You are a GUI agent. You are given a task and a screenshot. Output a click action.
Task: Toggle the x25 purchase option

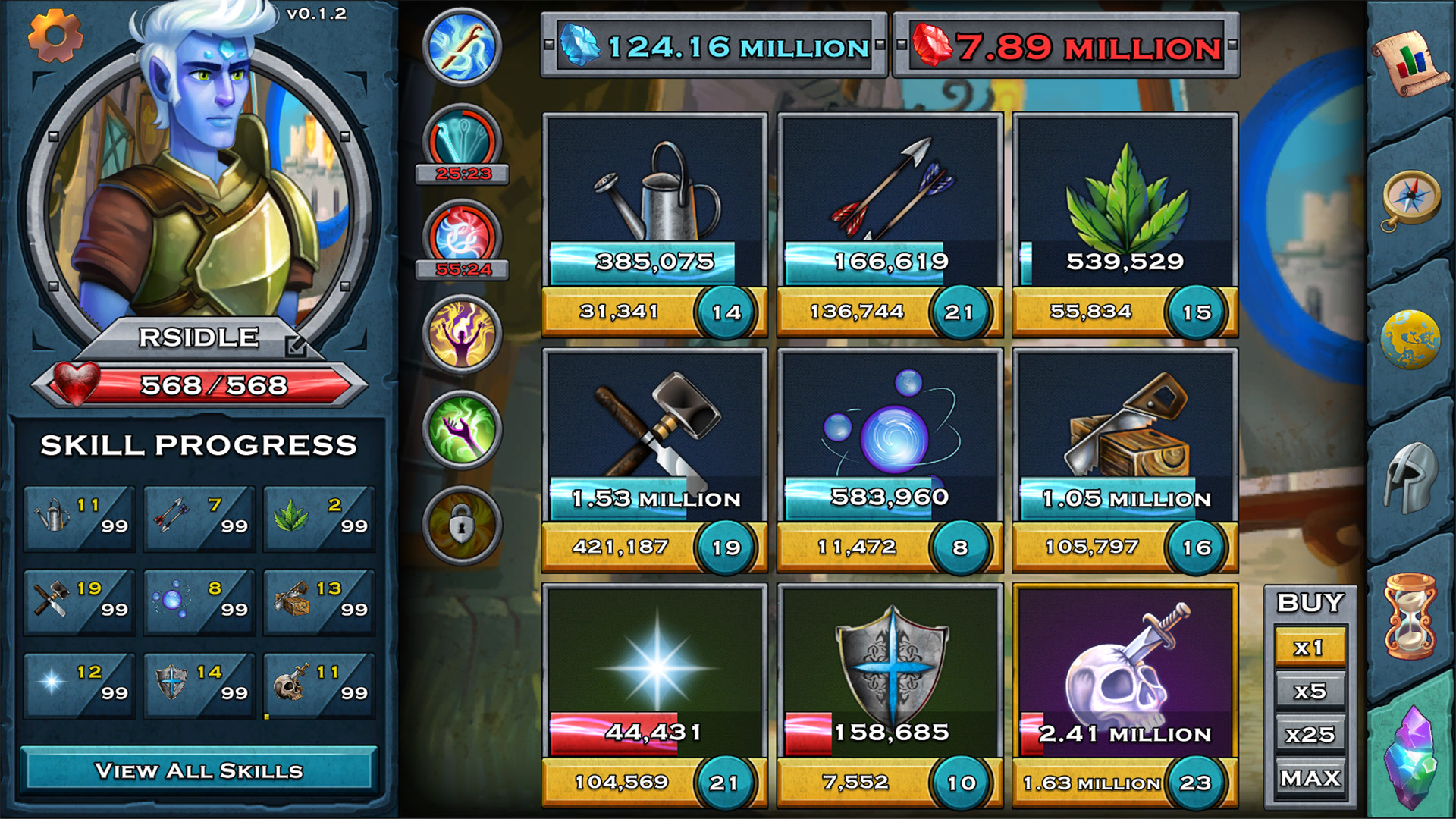click(1310, 734)
